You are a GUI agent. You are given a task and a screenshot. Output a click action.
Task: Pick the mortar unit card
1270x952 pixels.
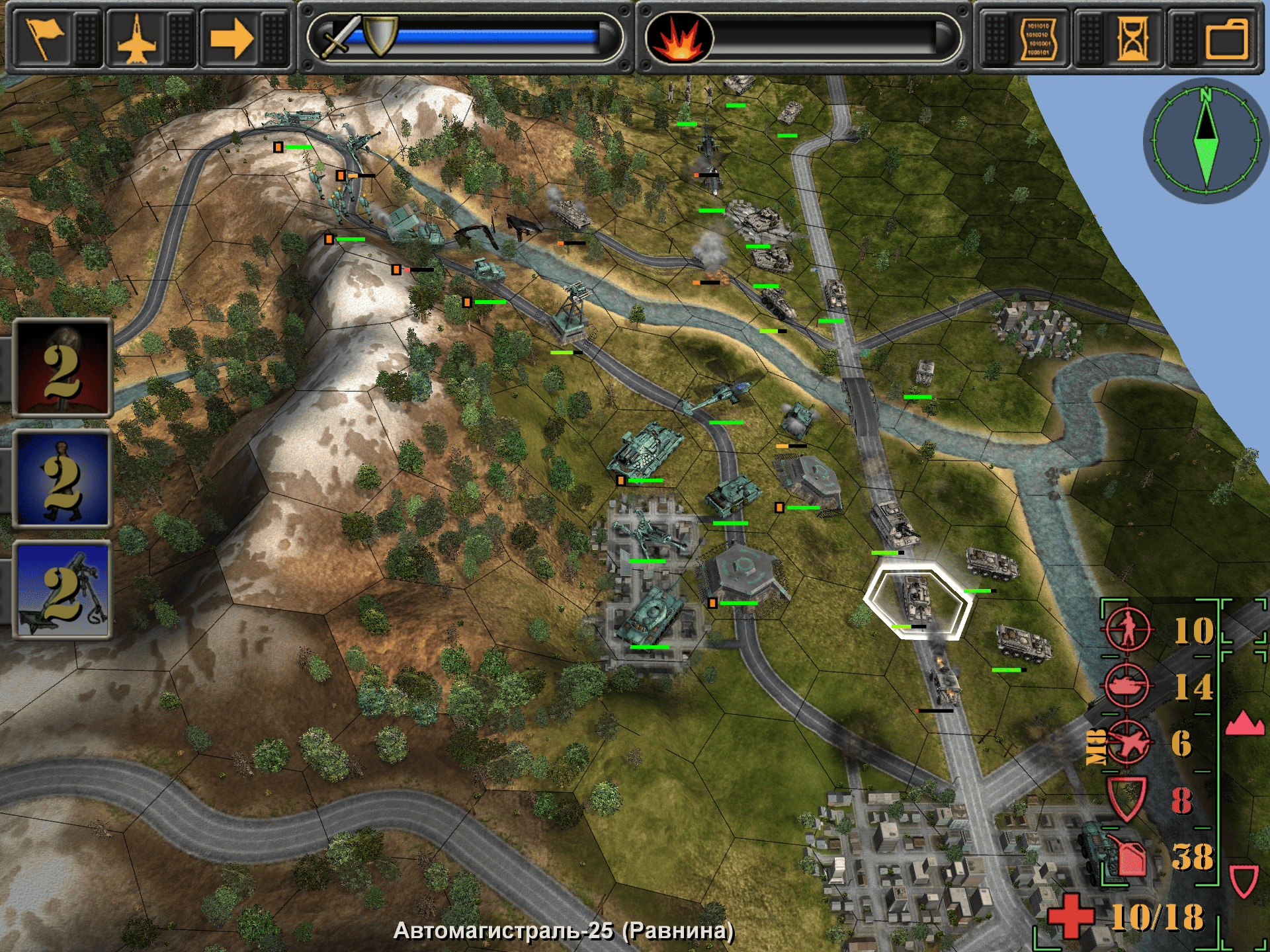(63, 590)
